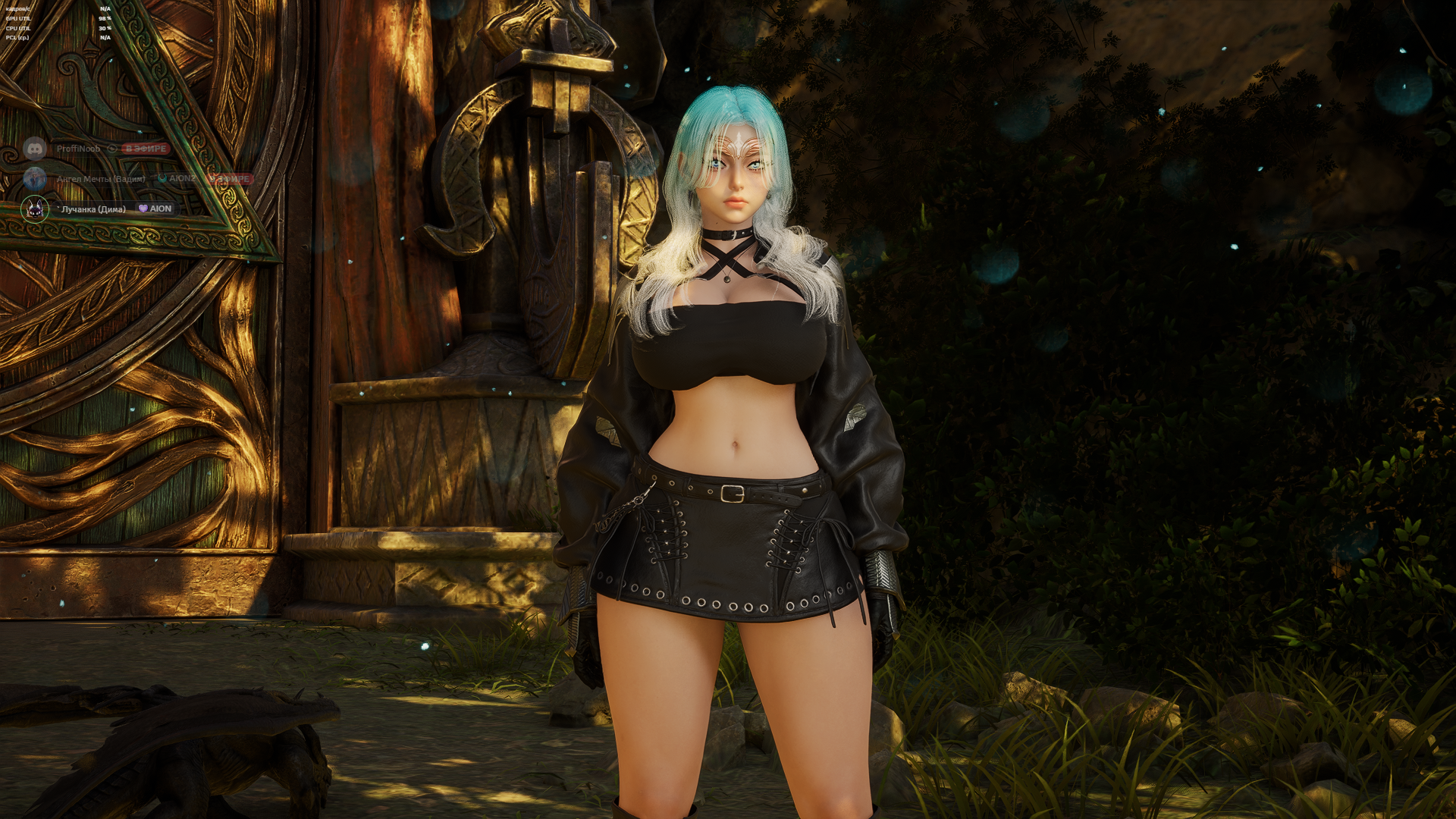This screenshot has height=819, width=1456.
Task: Click the purple heart icon on the AION badge
Action: pos(143,209)
